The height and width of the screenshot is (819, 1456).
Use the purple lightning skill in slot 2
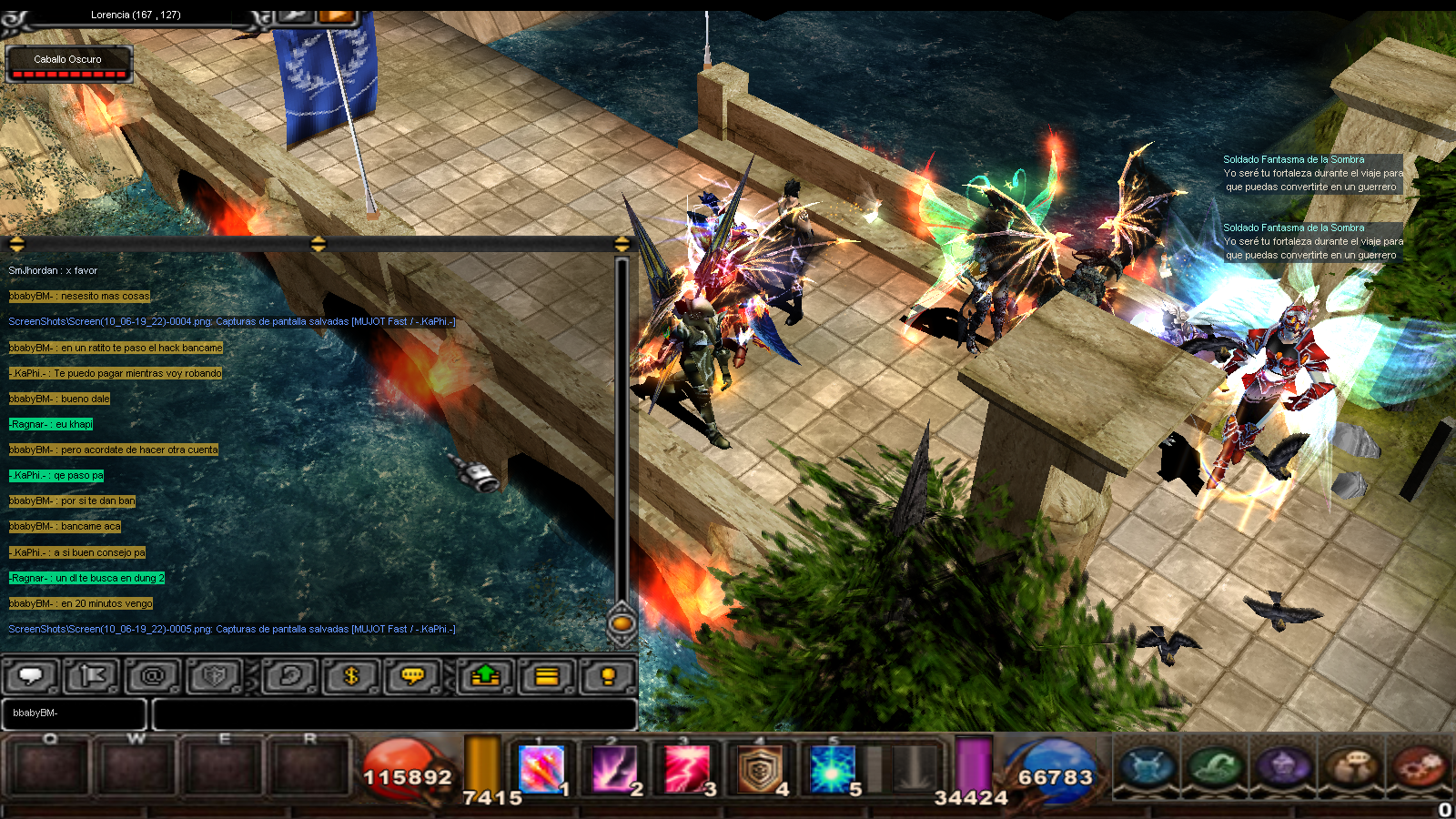point(614,769)
